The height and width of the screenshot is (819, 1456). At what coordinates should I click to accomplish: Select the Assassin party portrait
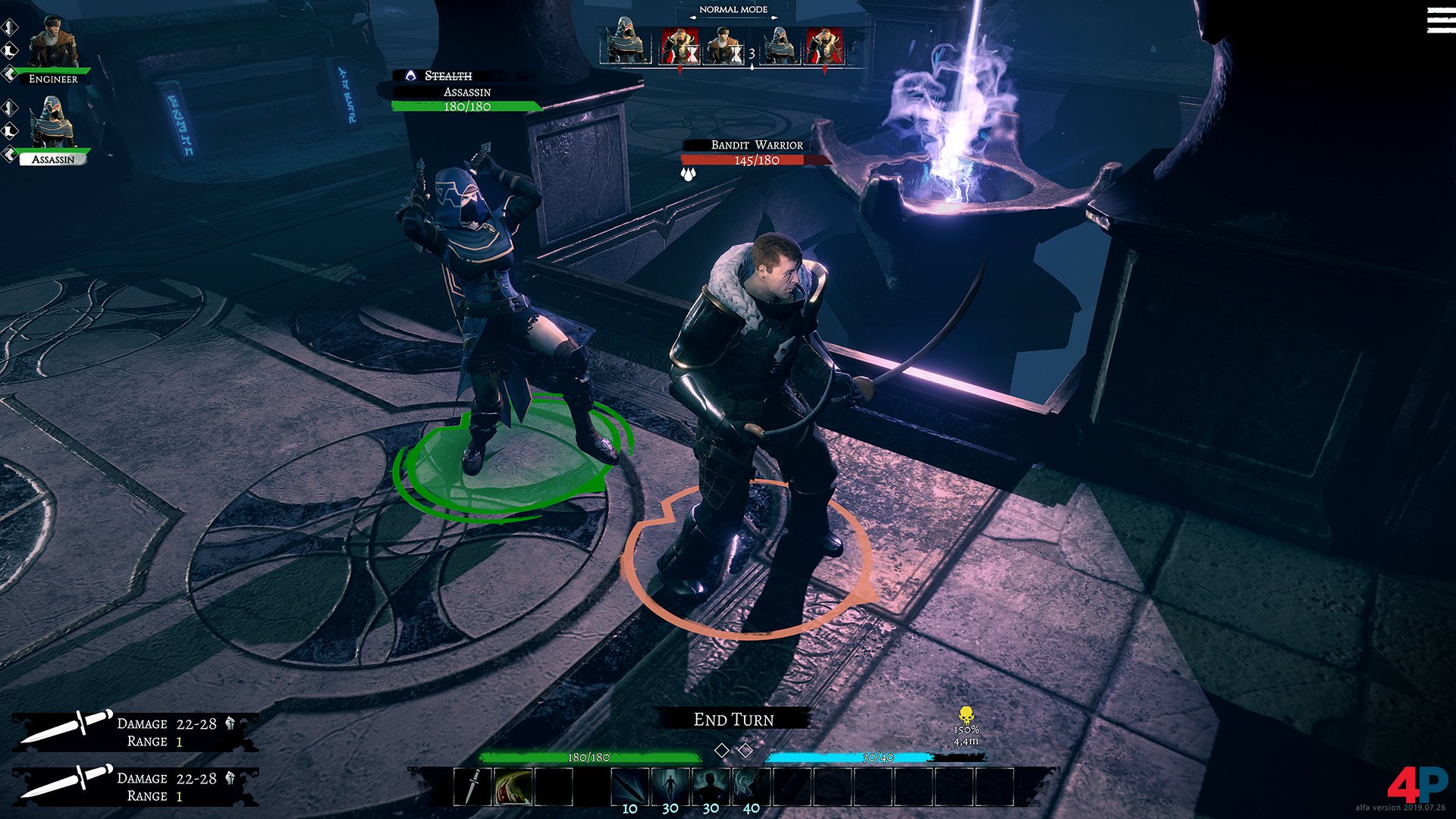pyautogui.click(x=53, y=124)
